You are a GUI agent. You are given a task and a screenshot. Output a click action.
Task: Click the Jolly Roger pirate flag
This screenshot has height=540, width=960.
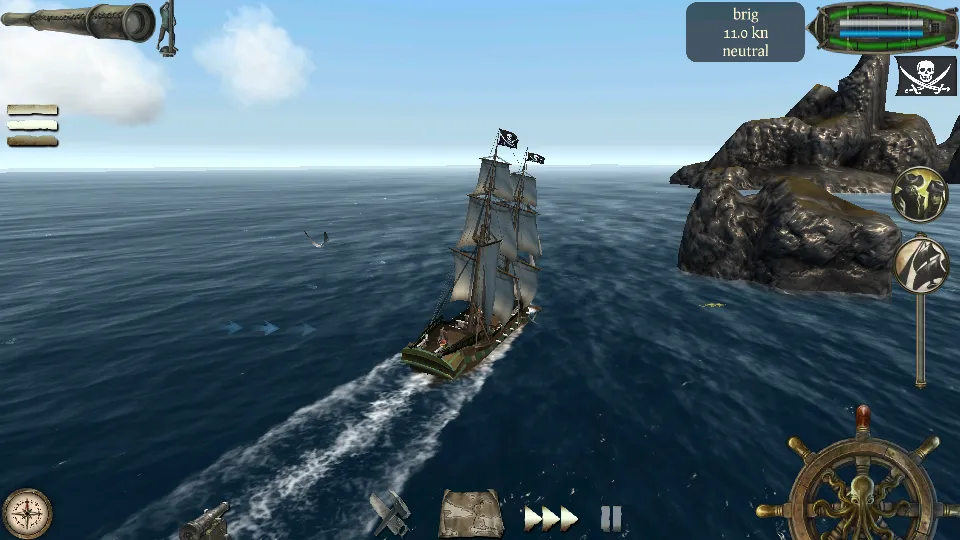[x=925, y=76]
